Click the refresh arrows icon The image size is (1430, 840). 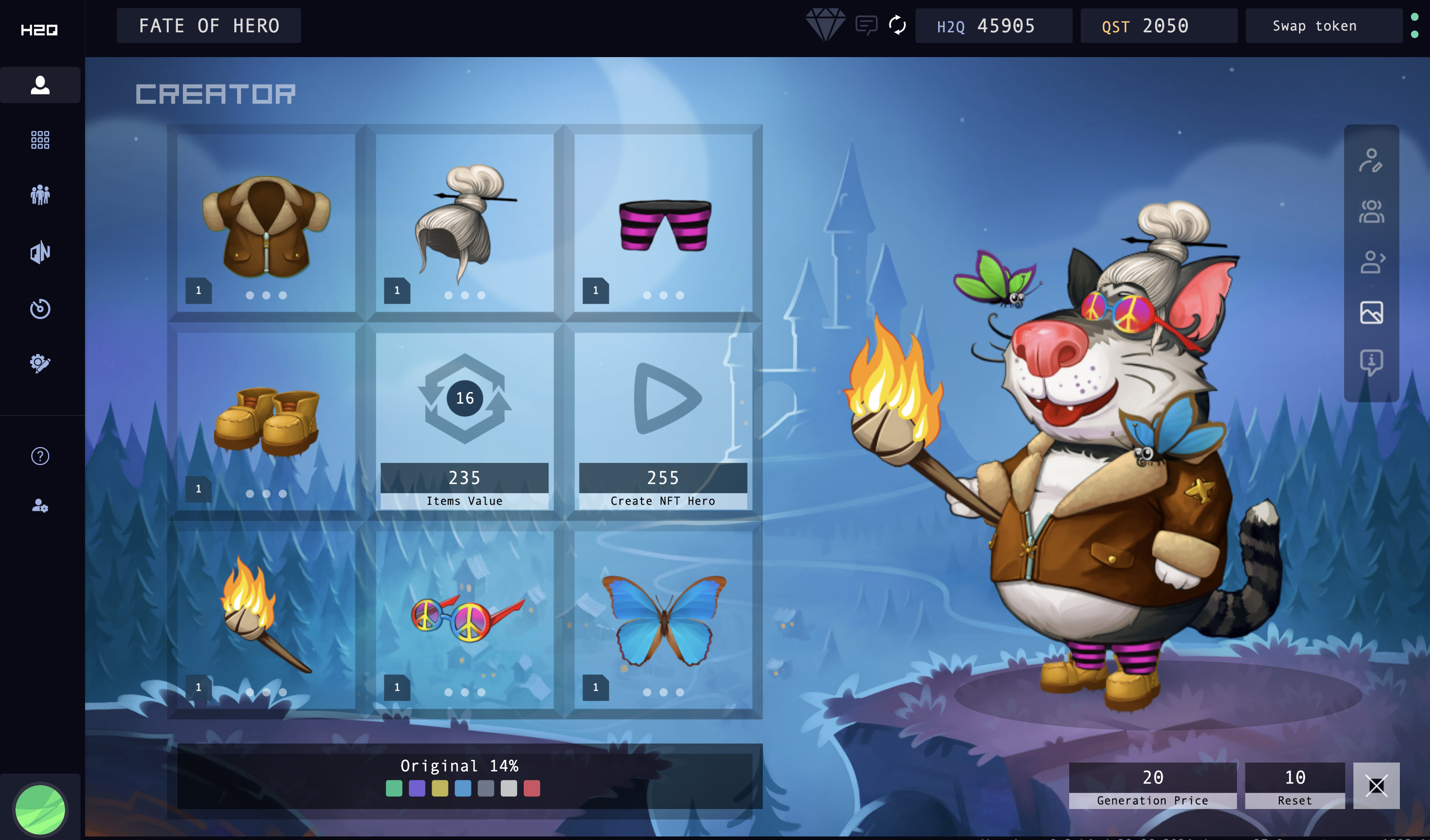point(897,26)
